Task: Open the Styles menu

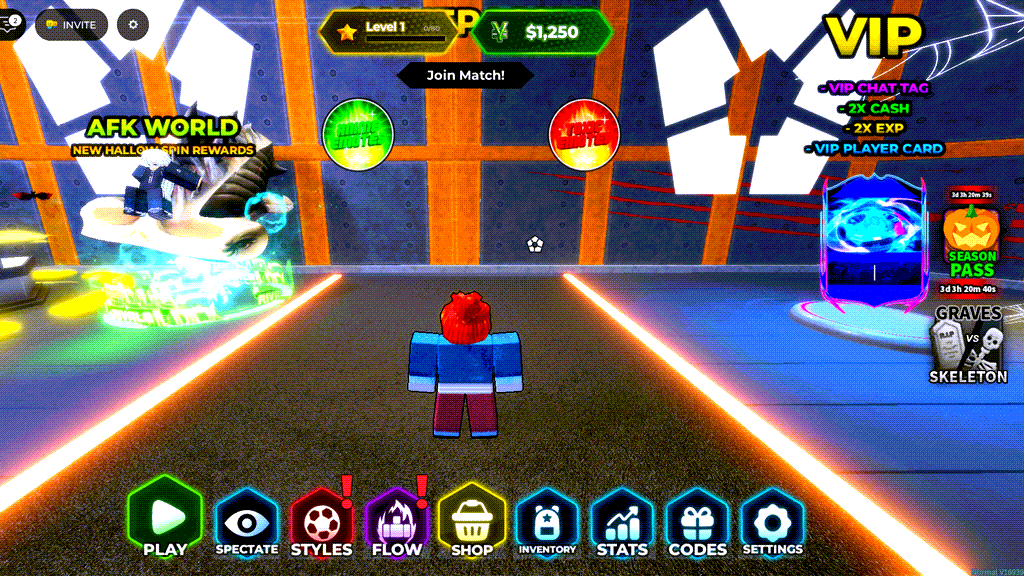Action: [321, 522]
